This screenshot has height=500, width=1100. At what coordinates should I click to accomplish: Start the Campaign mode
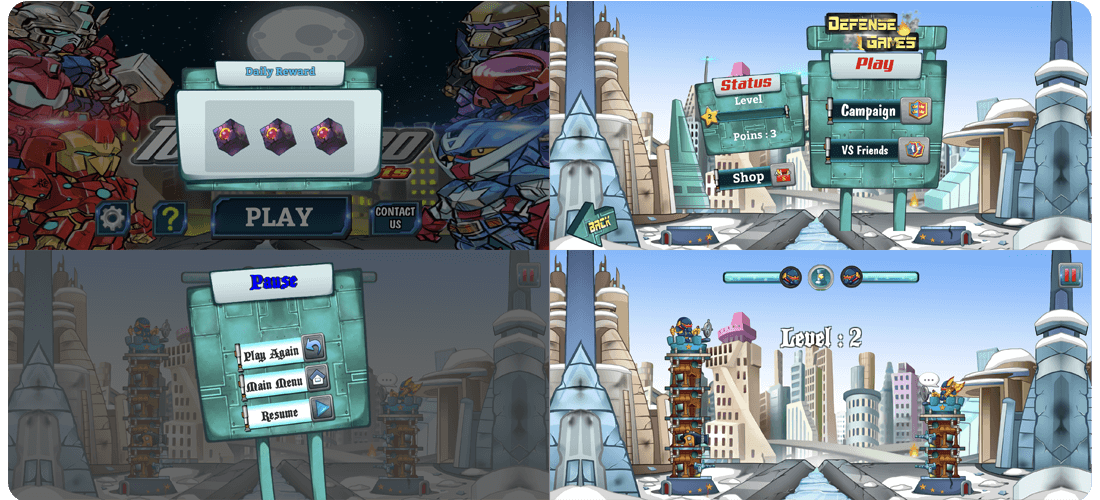[878, 111]
